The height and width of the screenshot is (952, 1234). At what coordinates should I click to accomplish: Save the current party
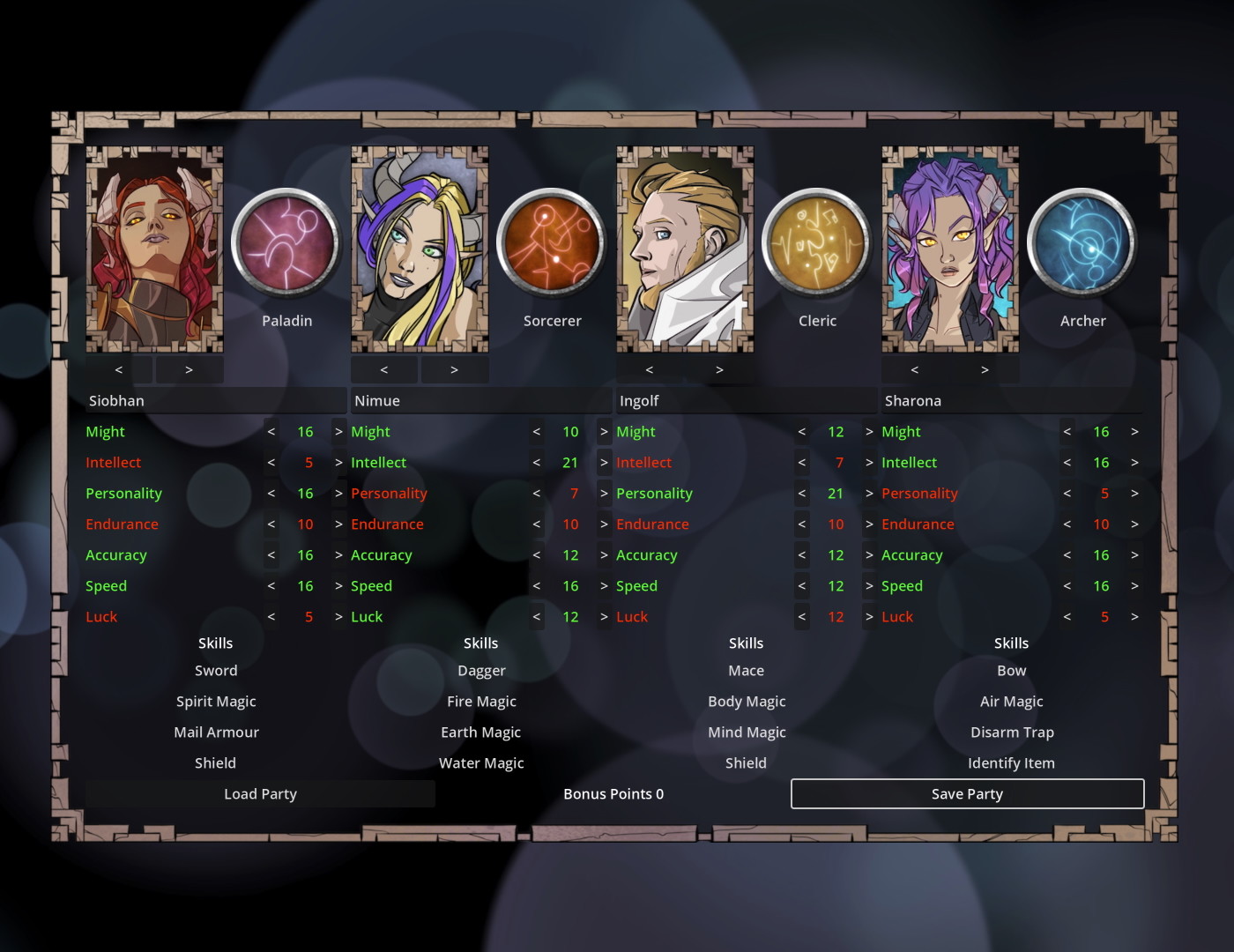(967, 793)
